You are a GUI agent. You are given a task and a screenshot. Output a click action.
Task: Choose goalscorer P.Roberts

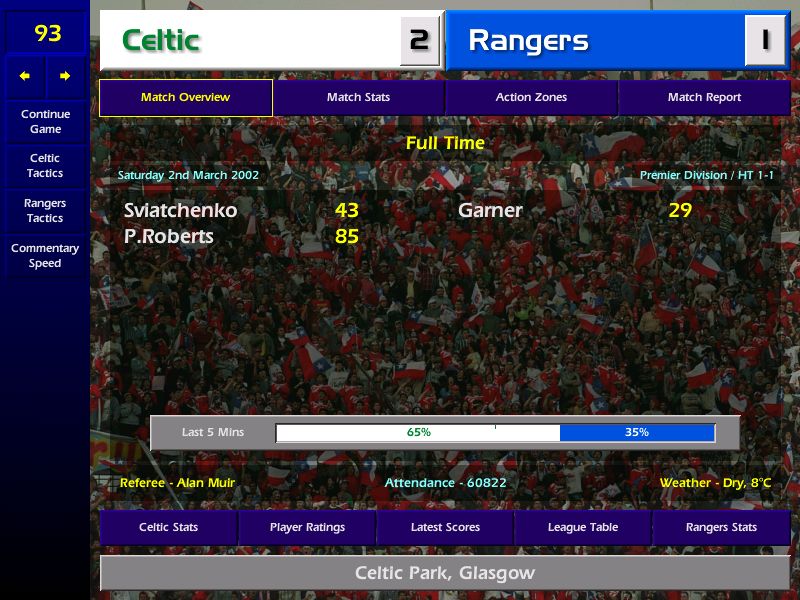(169, 237)
